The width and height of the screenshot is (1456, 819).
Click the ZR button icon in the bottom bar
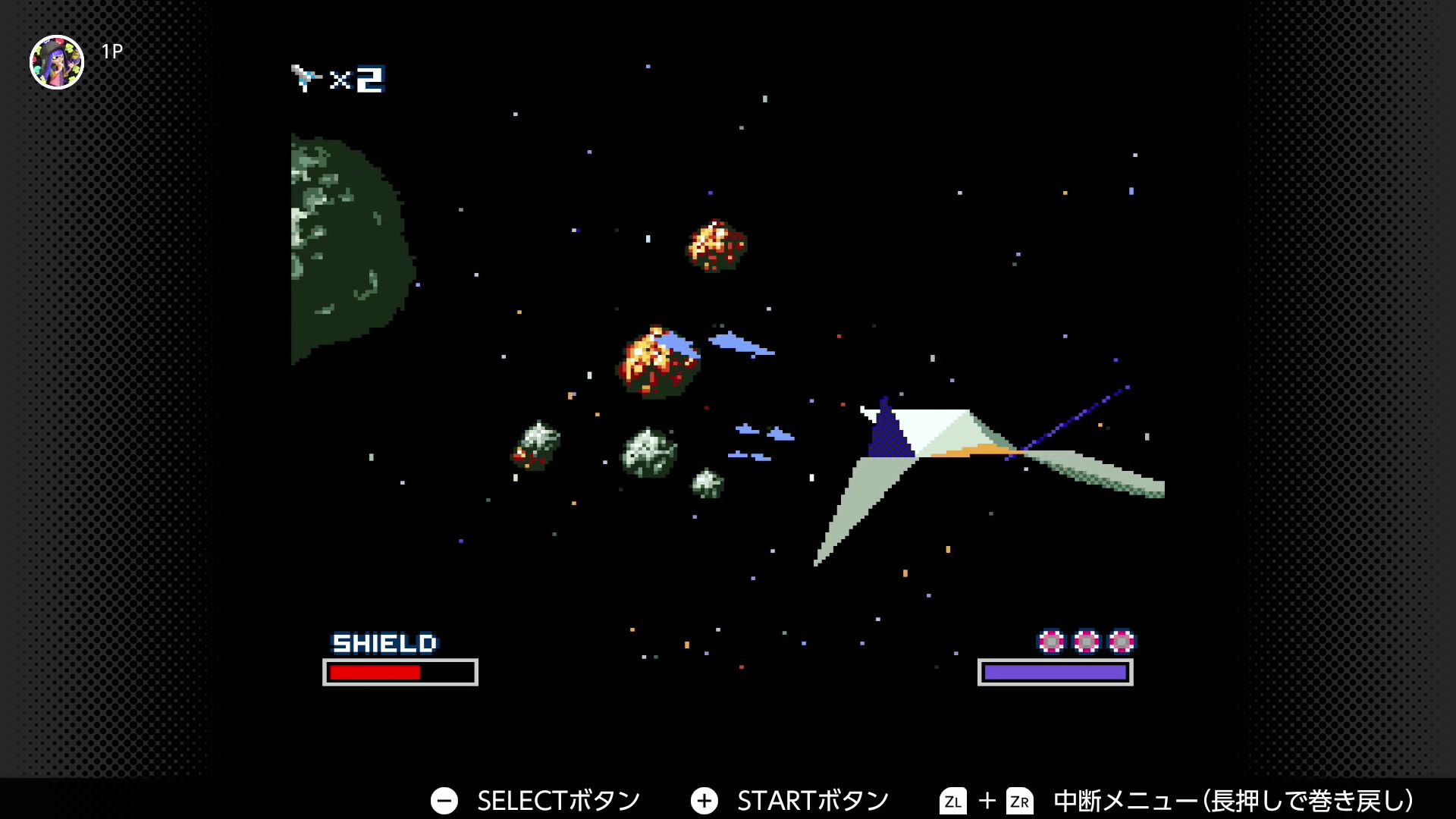coord(1020,800)
